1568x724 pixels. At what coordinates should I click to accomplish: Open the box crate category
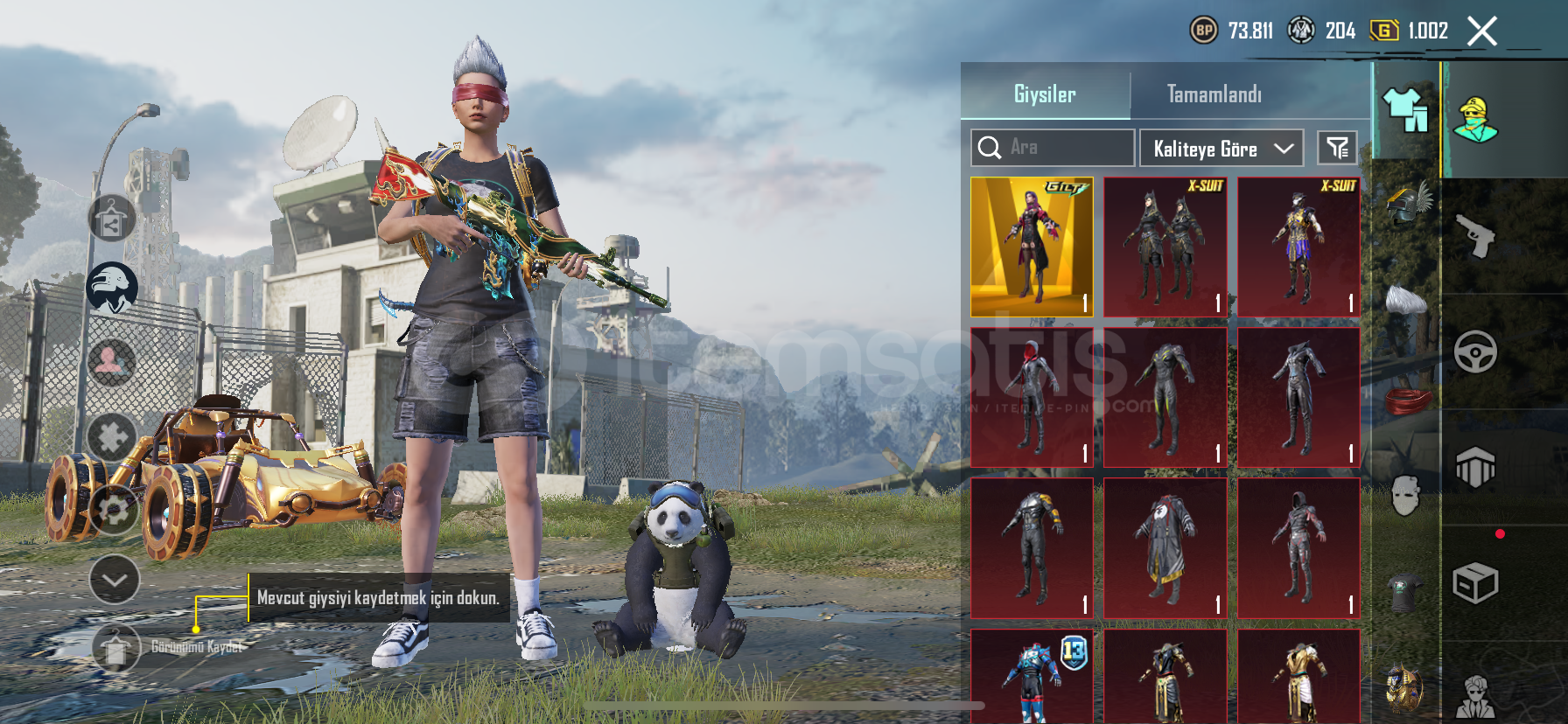coord(1475,583)
